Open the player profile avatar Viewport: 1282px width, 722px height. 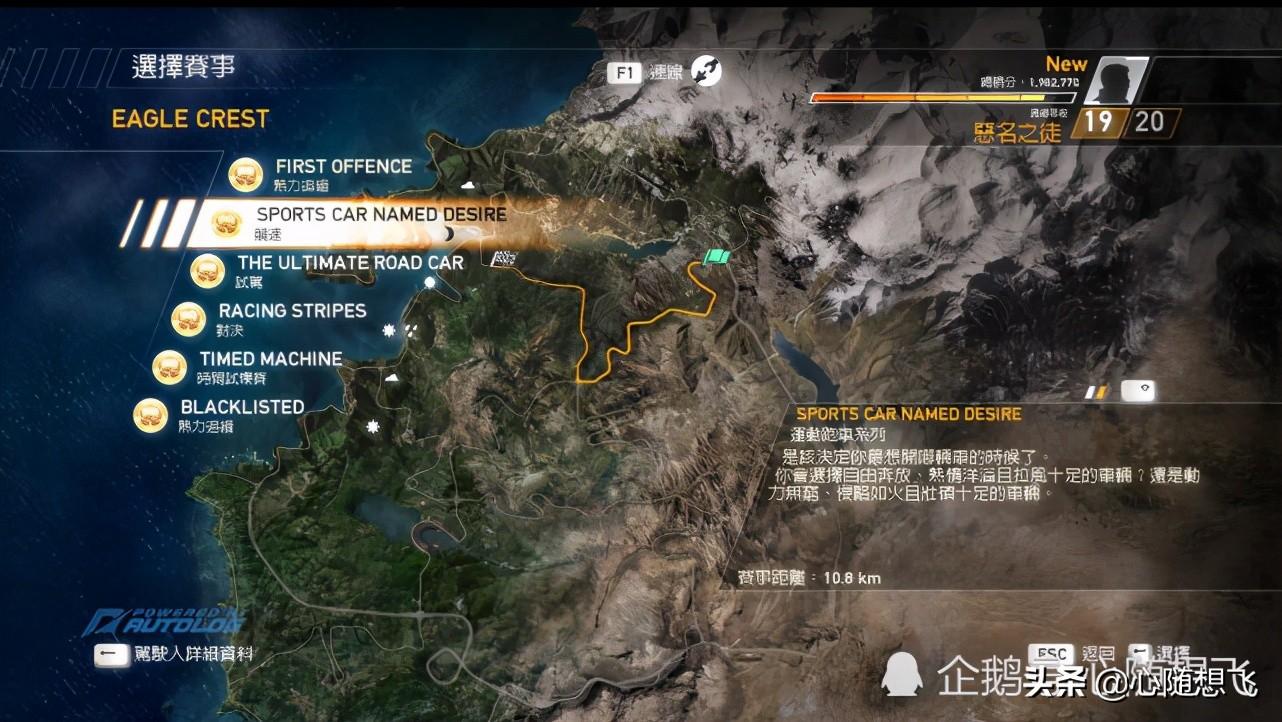[x=1112, y=81]
